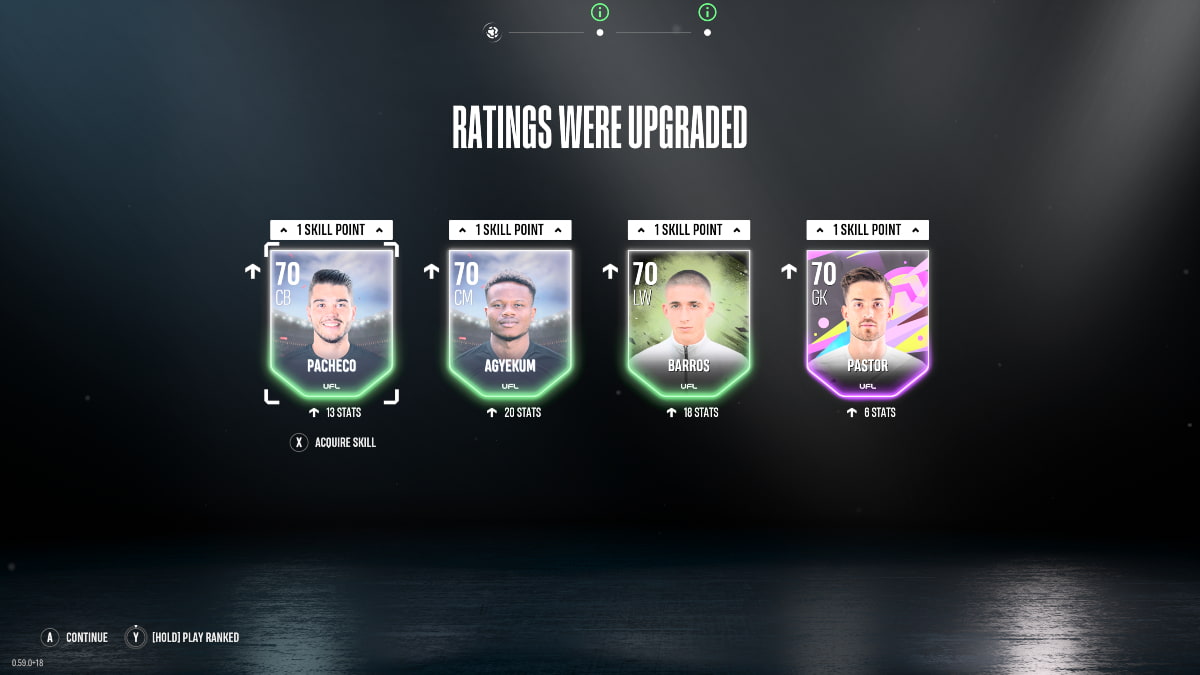Open Agyekum's 1 Skill Point banner
The image size is (1200, 675).
(510, 230)
